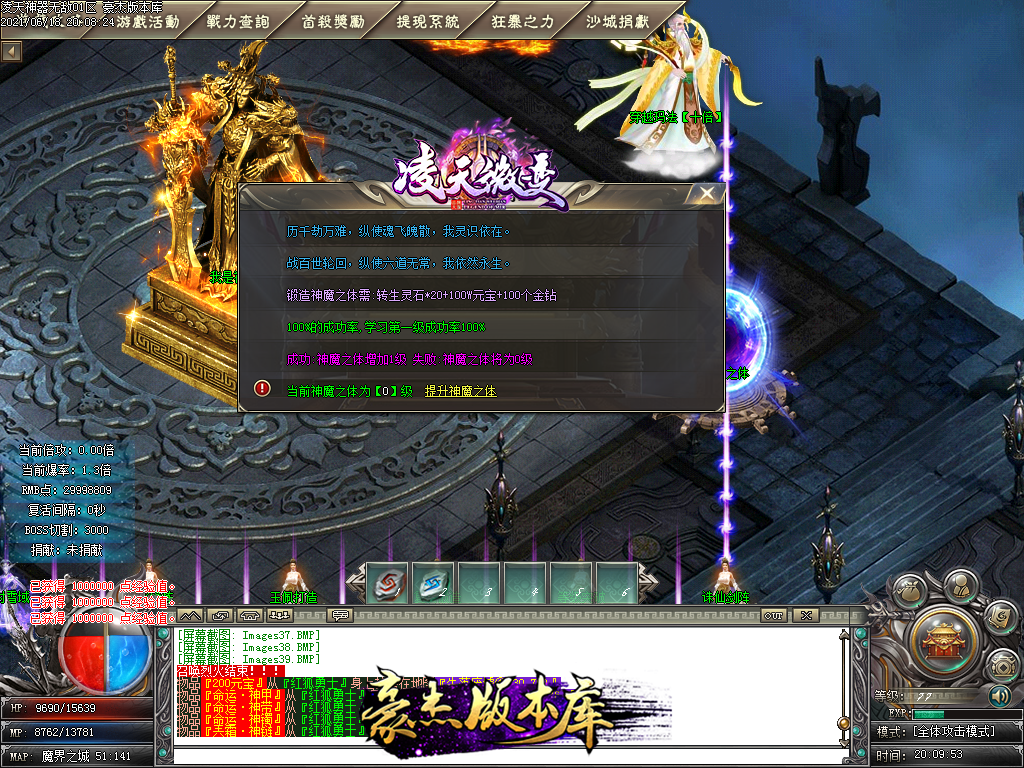Use the red rune stone in hotbar slot 1
The image size is (1024, 768).
tap(385, 583)
